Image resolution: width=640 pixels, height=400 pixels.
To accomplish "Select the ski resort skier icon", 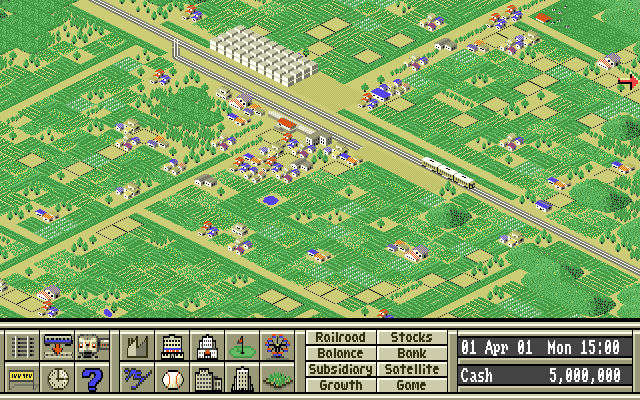I will coord(137,379).
